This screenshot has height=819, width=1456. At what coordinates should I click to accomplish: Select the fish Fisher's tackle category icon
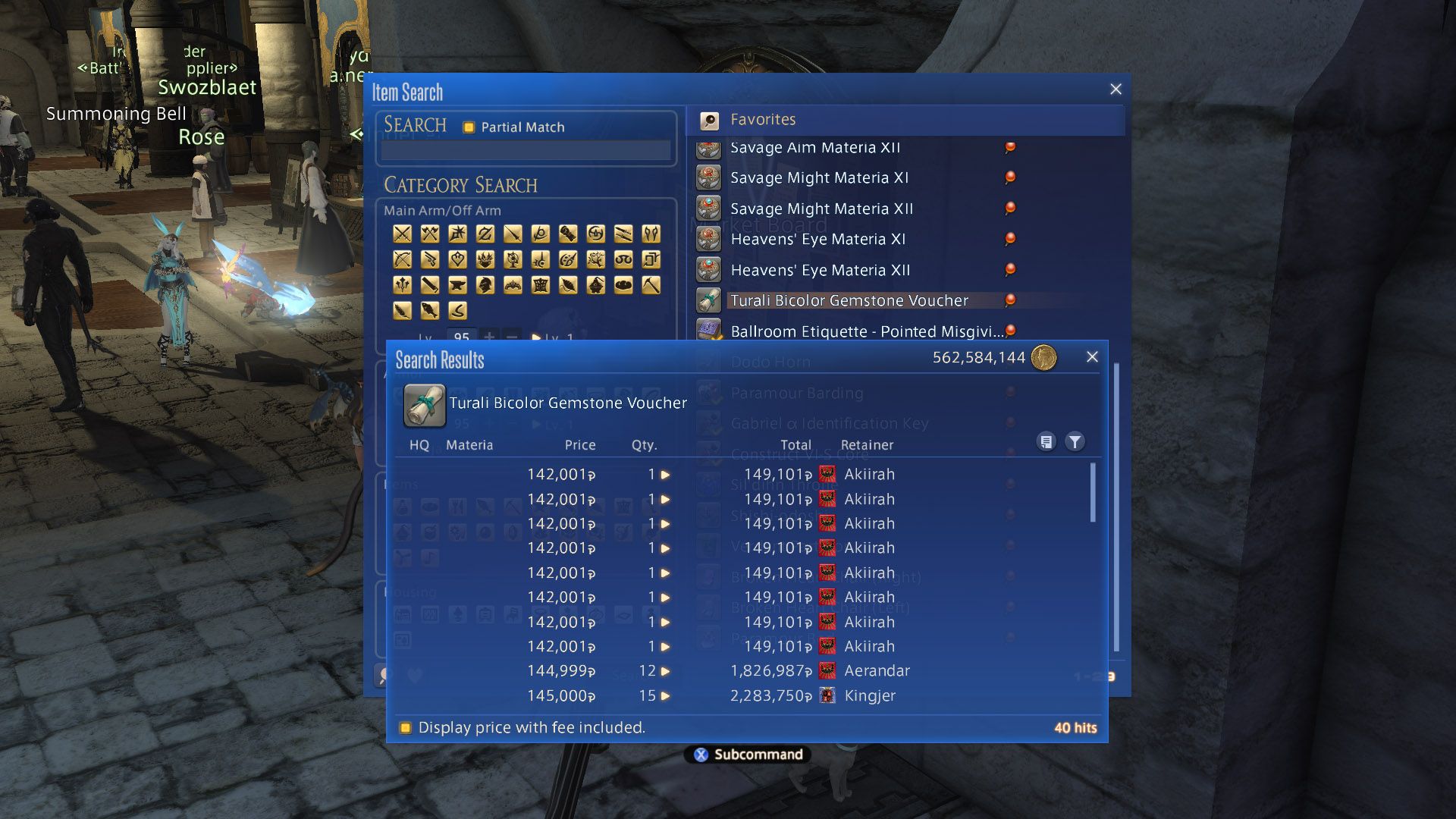click(x=430, y=311)
